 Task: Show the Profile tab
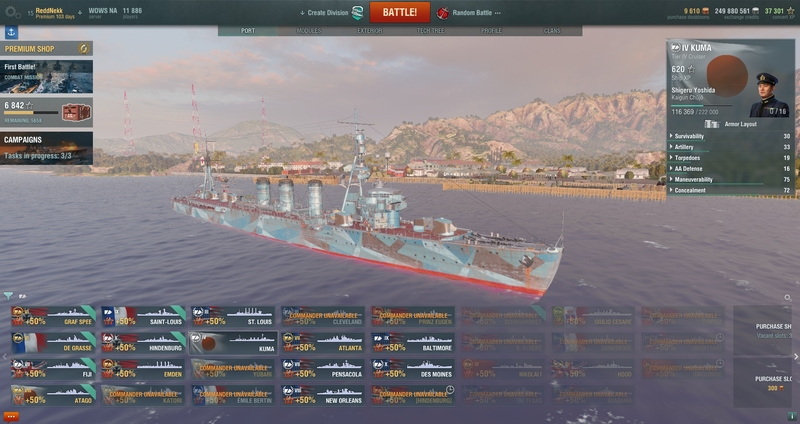click(492, 31)
